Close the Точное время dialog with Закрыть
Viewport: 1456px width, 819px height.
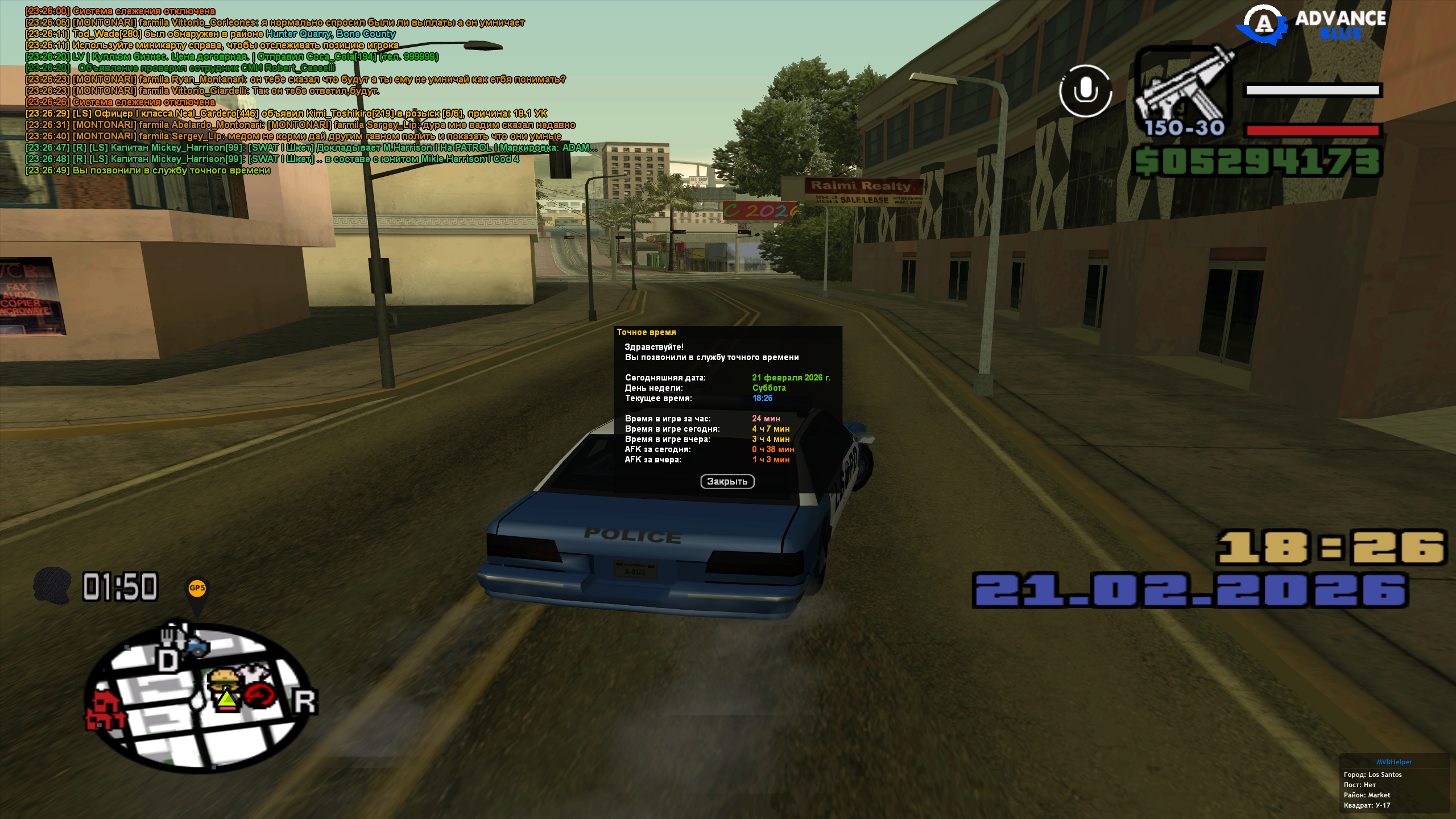click(727, 482)
